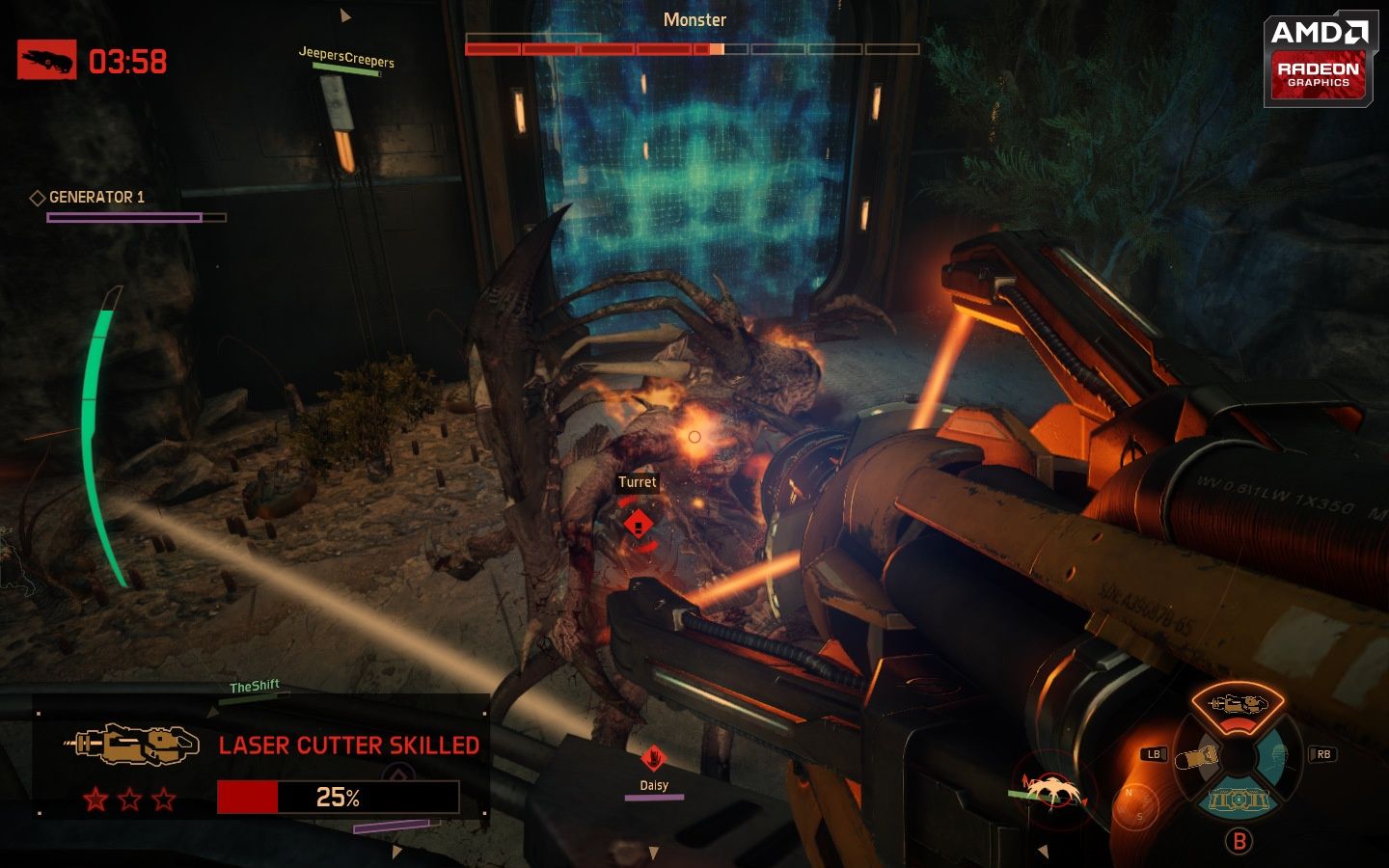
Task: Click the LB button prompt
Action: coord(1154,753)
